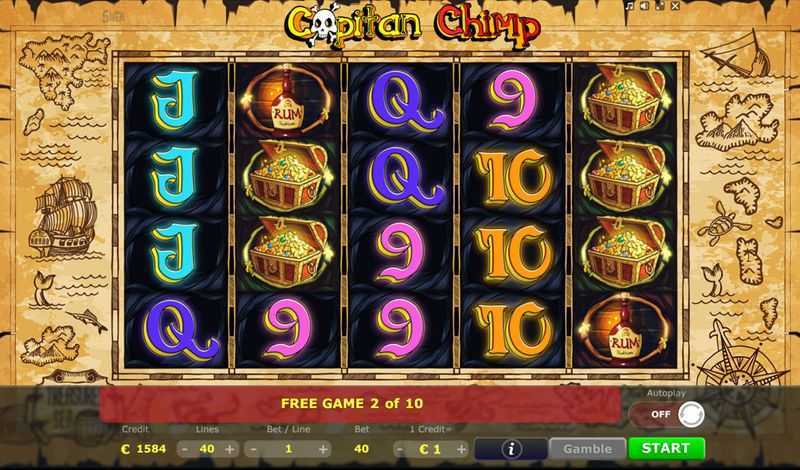Open the info paytable

(511, 449)
